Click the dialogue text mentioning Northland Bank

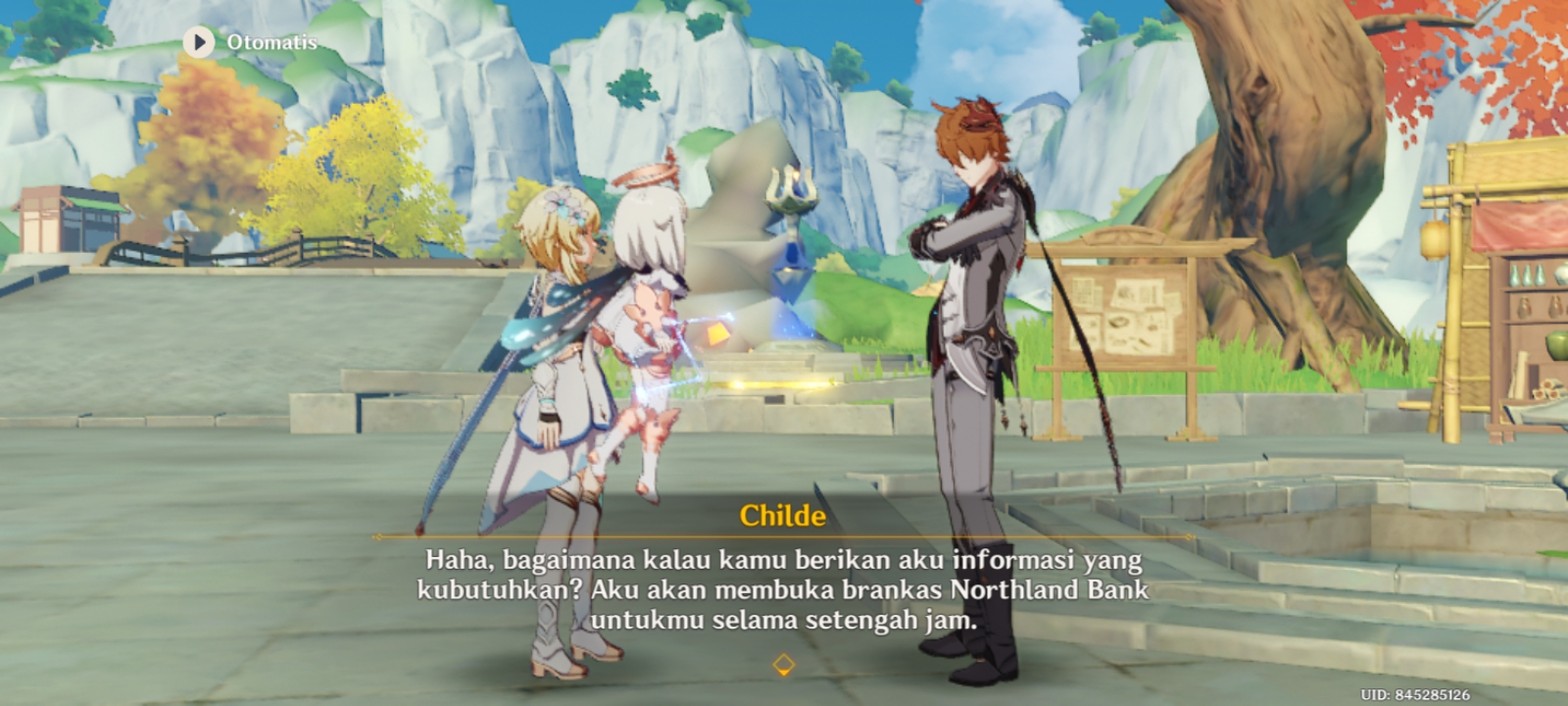pos(784,589)
